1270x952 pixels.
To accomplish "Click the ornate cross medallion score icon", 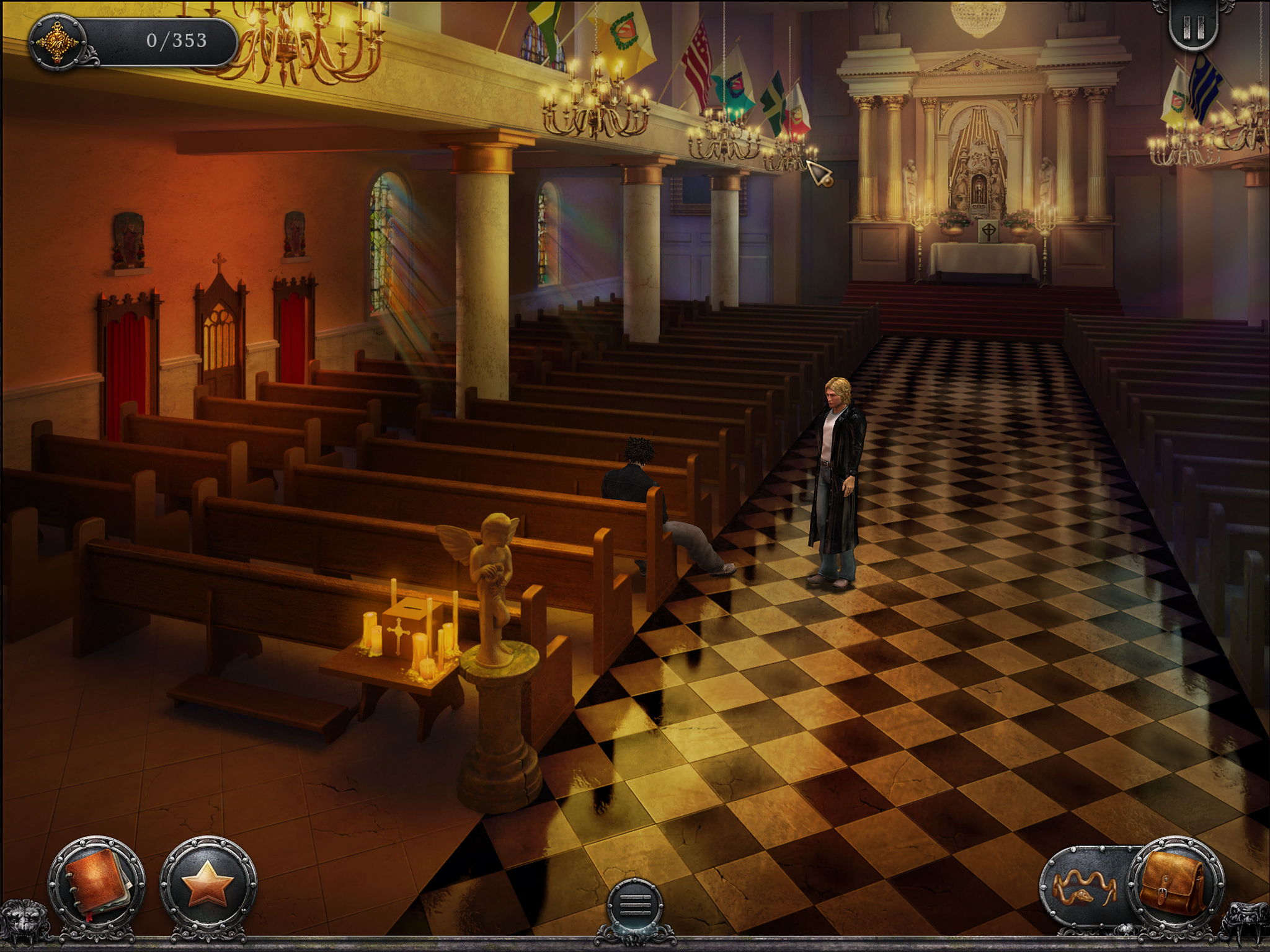I will tap(59, 42).
